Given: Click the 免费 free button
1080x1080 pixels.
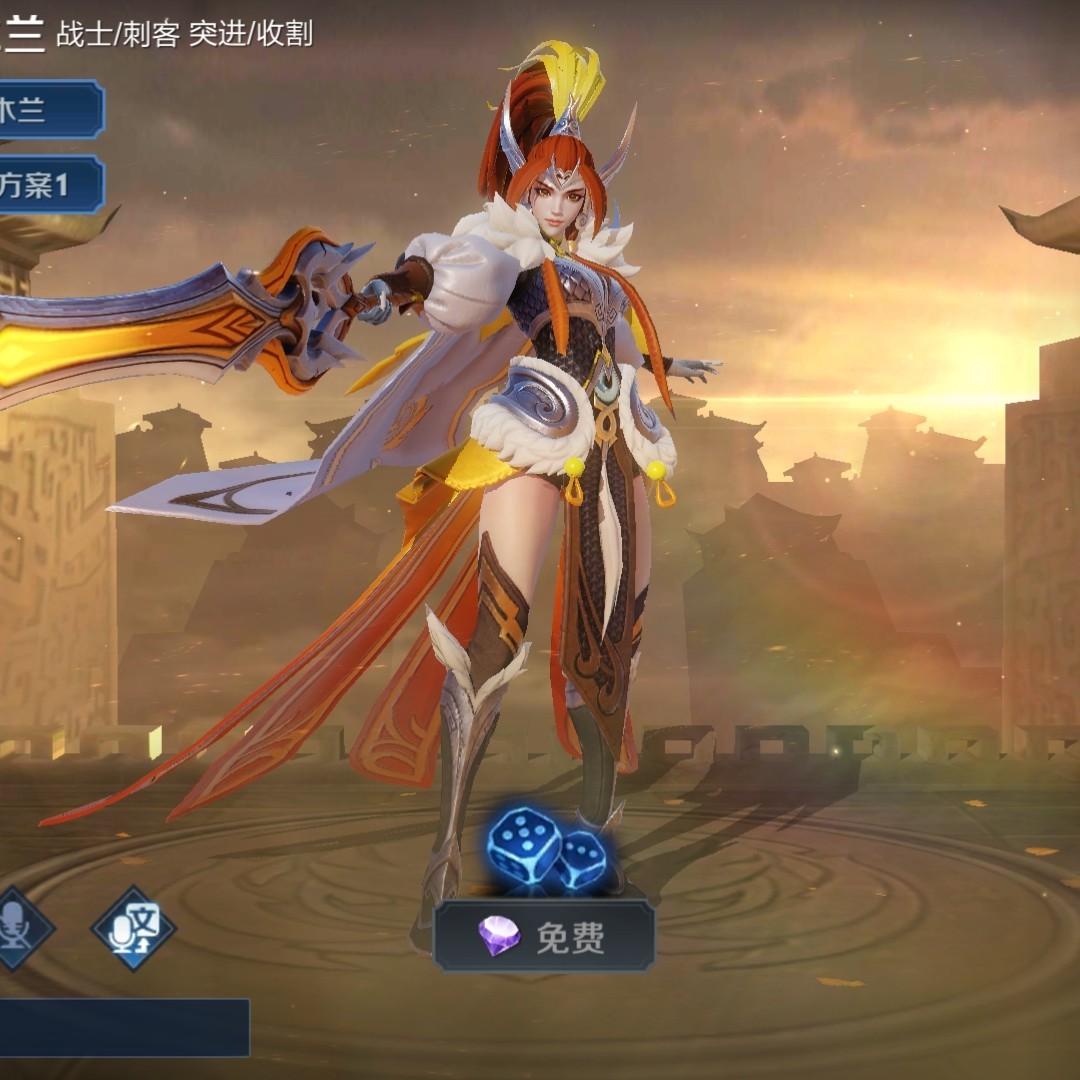Looking at the screenshot, I should [545, 936].
